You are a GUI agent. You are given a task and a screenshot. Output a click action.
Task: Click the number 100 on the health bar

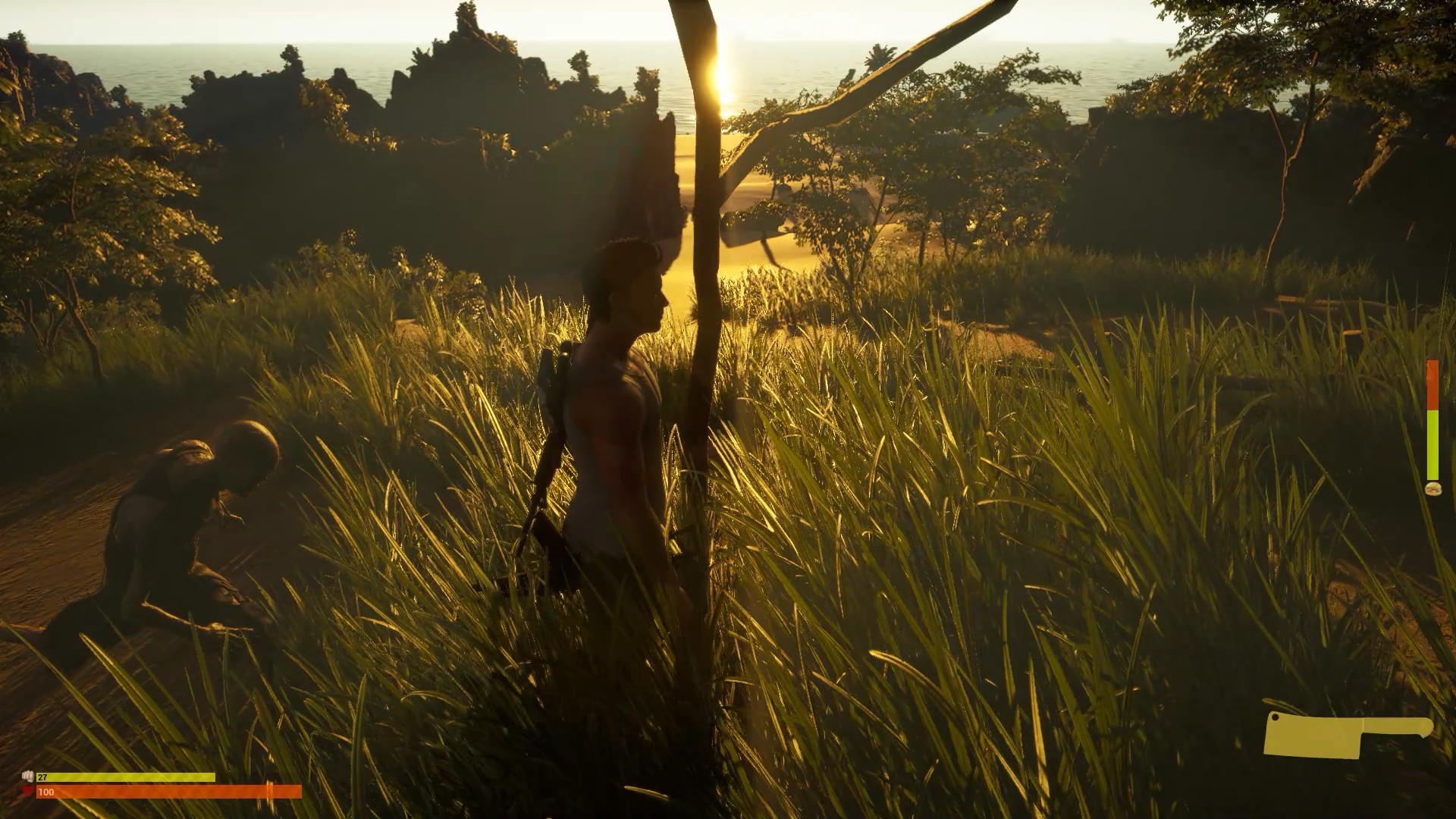pos(45,791)
